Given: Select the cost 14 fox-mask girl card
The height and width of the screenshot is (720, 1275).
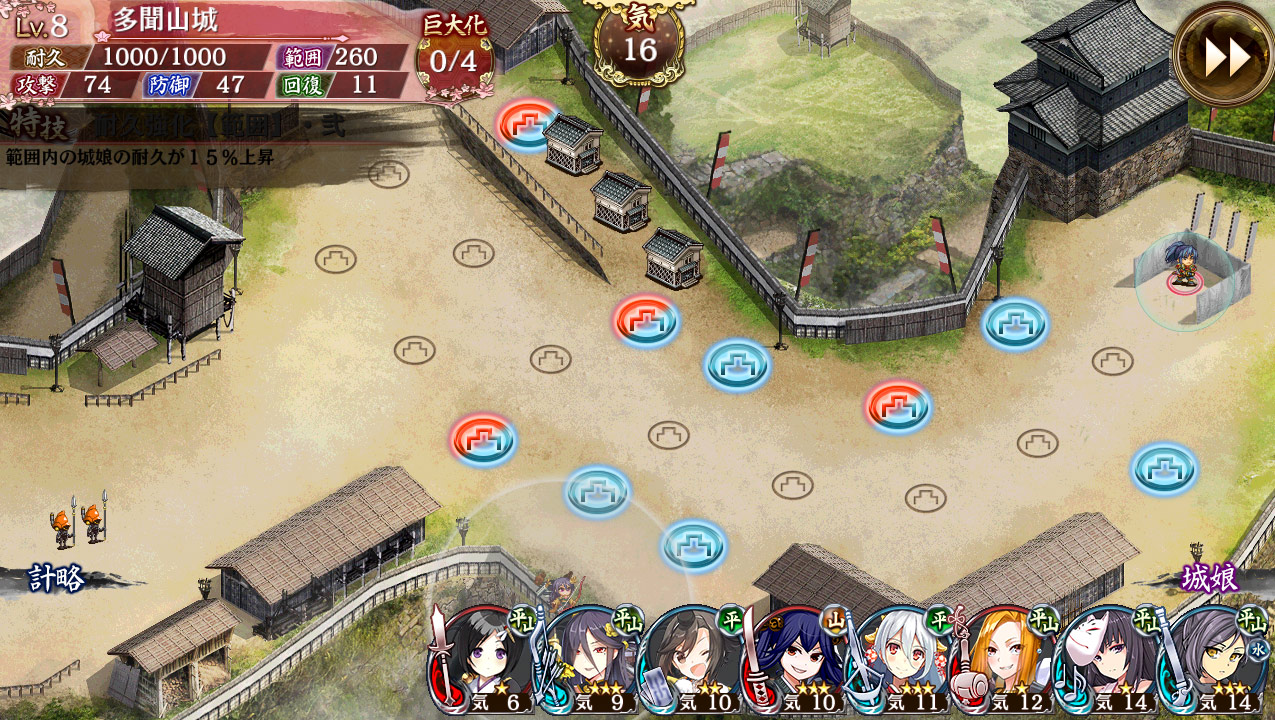Looking at the screenshot, I should (x=1106, y=660).
